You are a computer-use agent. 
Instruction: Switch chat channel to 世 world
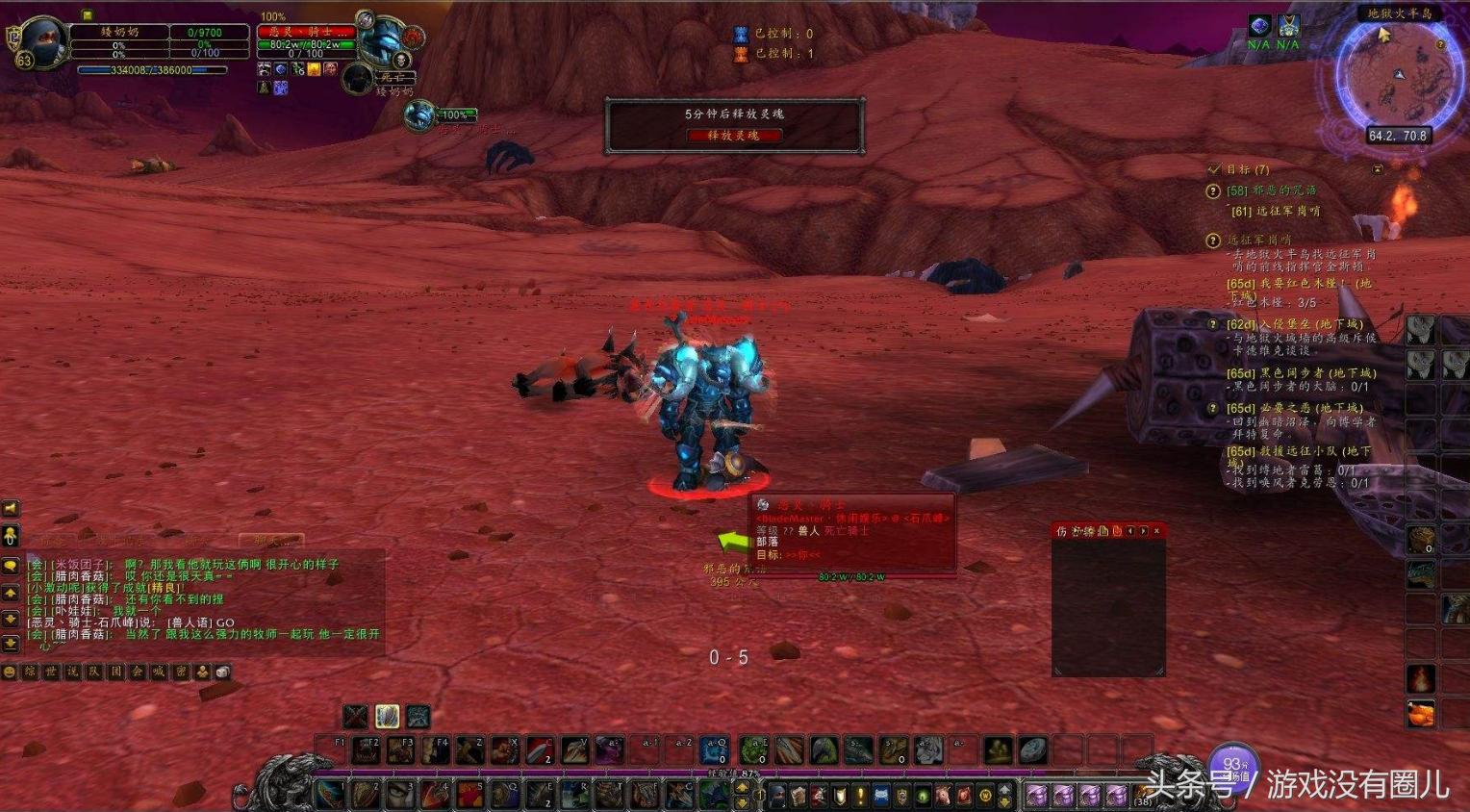52,672
